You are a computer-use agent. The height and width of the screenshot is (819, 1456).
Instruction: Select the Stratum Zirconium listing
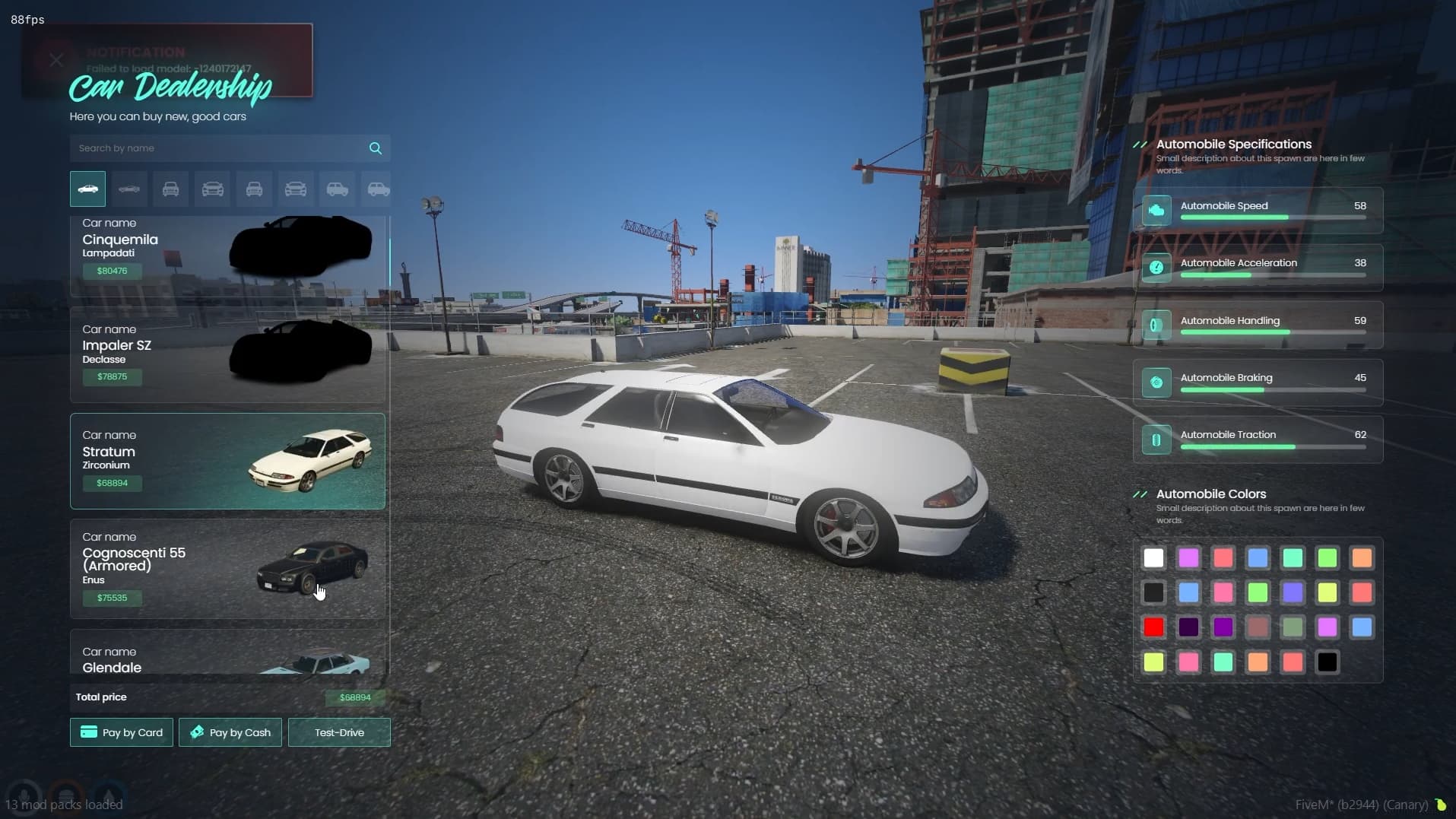coord(227,461)
